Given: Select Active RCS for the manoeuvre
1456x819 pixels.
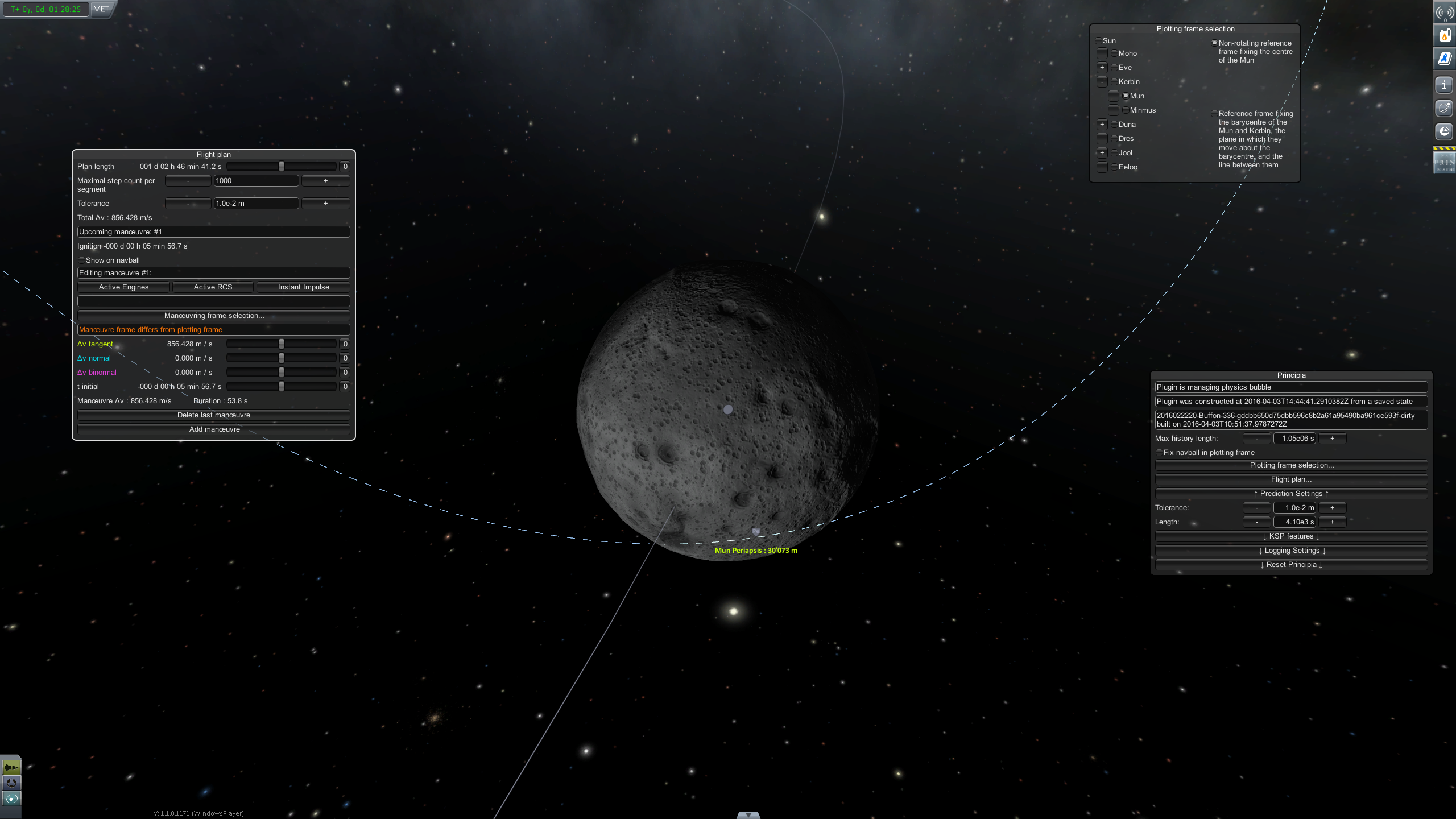Looking at the screenshot, I should [213, 287].
